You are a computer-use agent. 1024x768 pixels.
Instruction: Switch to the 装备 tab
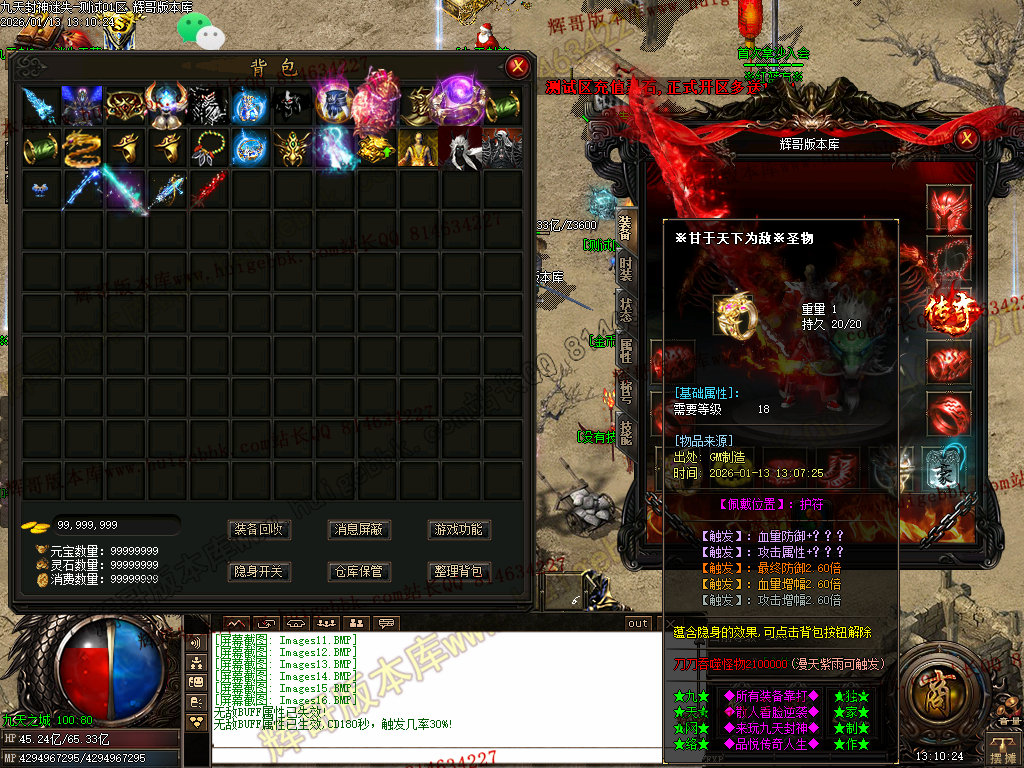pos(625,232)
